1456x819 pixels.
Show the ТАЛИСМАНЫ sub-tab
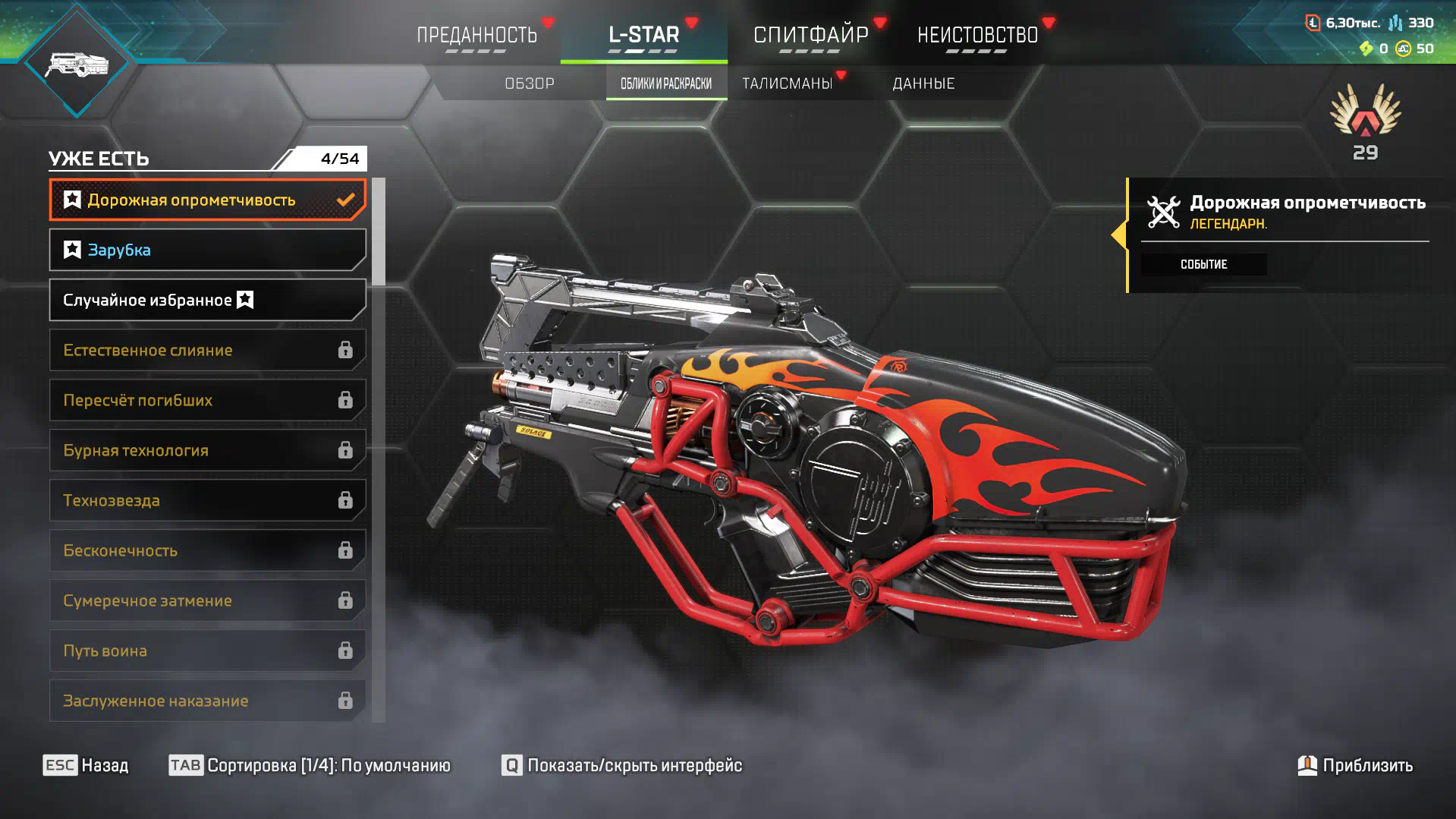pos(788,83)
